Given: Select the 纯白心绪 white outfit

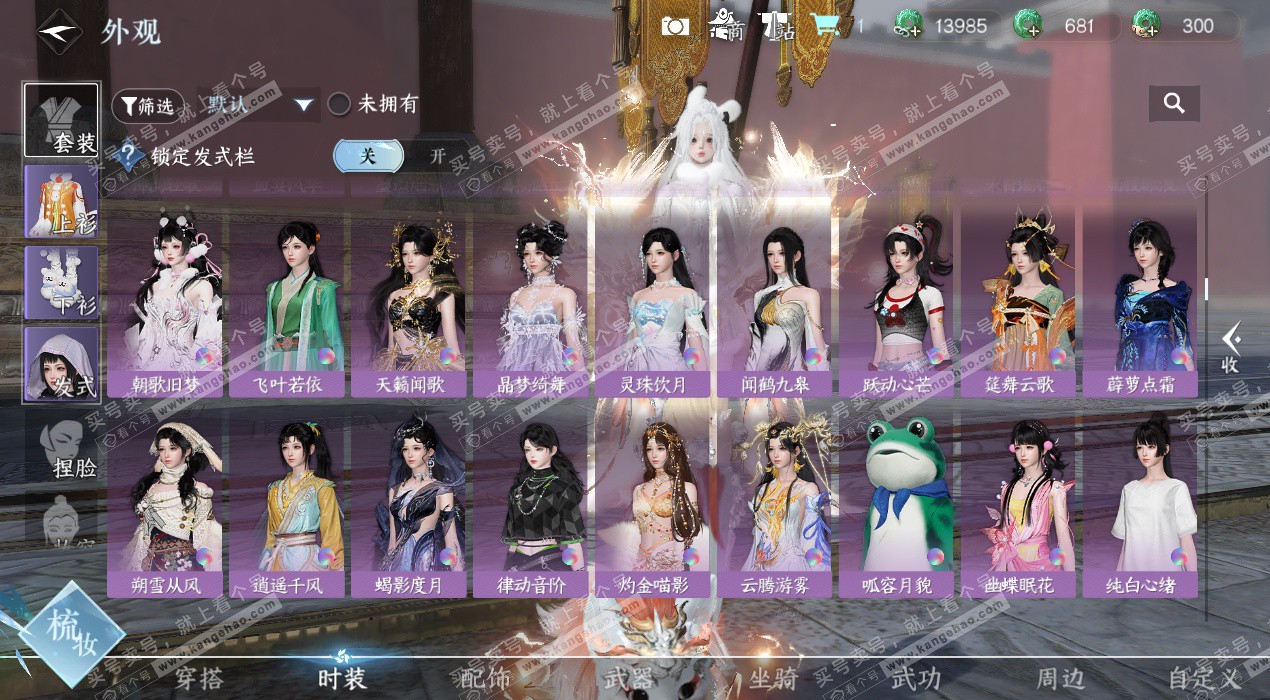Looking at the screenshot, I should pyautogui.click(x=1141, y=498).
